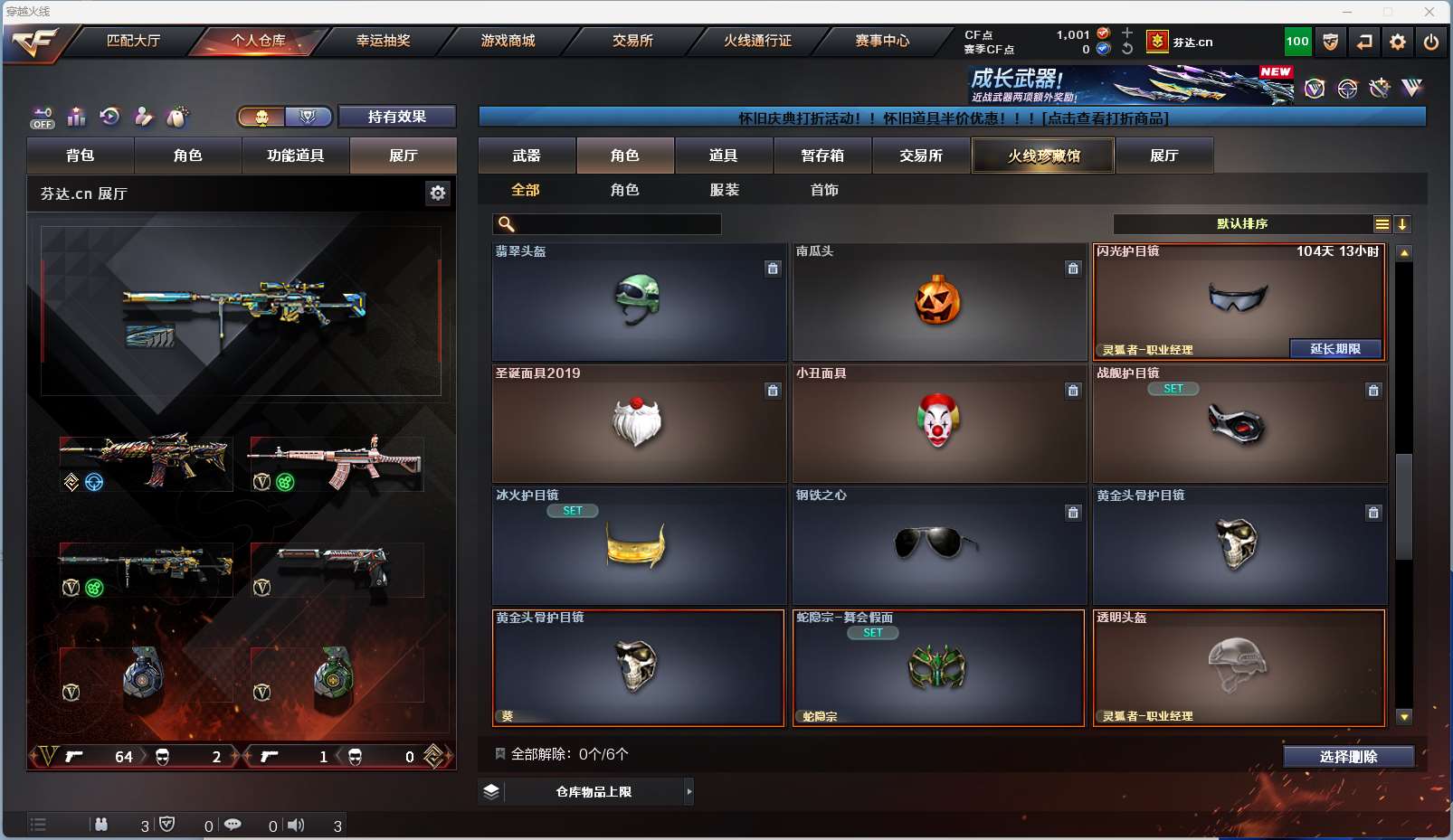The image size is (1453, 840).
Task: Choose the 功能道具 tab
Action: 295,156
